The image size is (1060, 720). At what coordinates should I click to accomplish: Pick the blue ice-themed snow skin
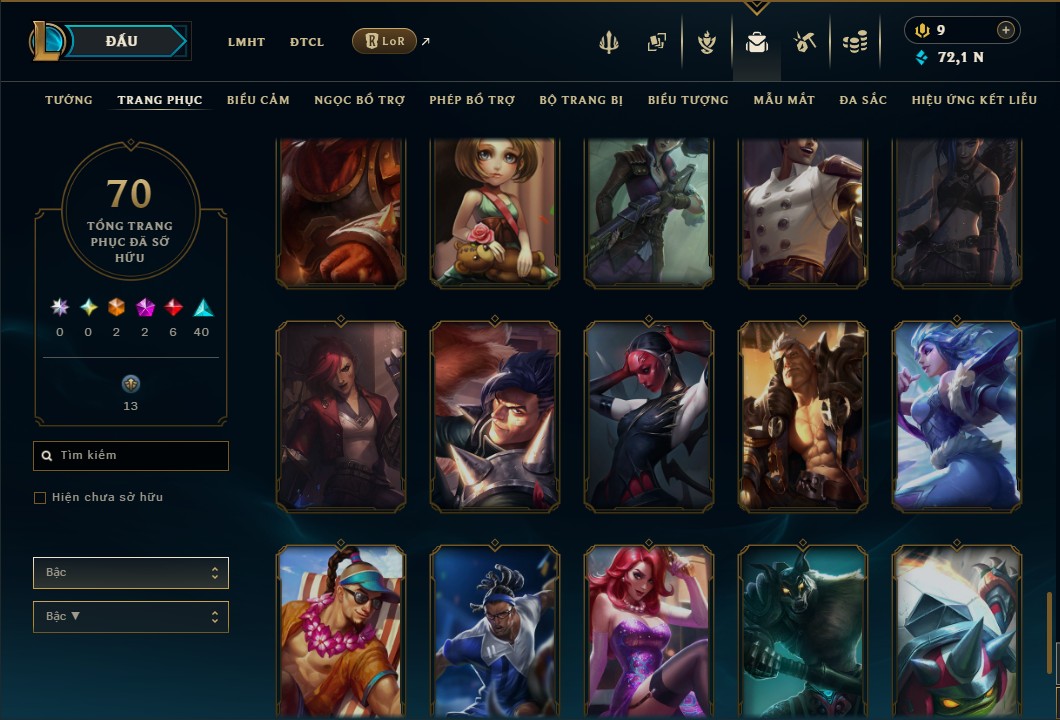pos(957,416)
